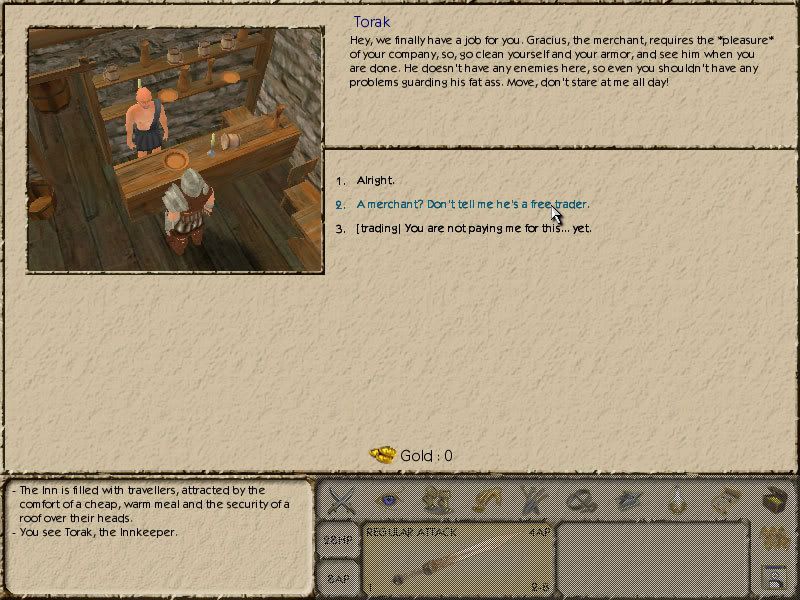The height and width of the screenshot is (600, 800).
Task: Activate the blue eye icon
Action: (x=388, y=499)
